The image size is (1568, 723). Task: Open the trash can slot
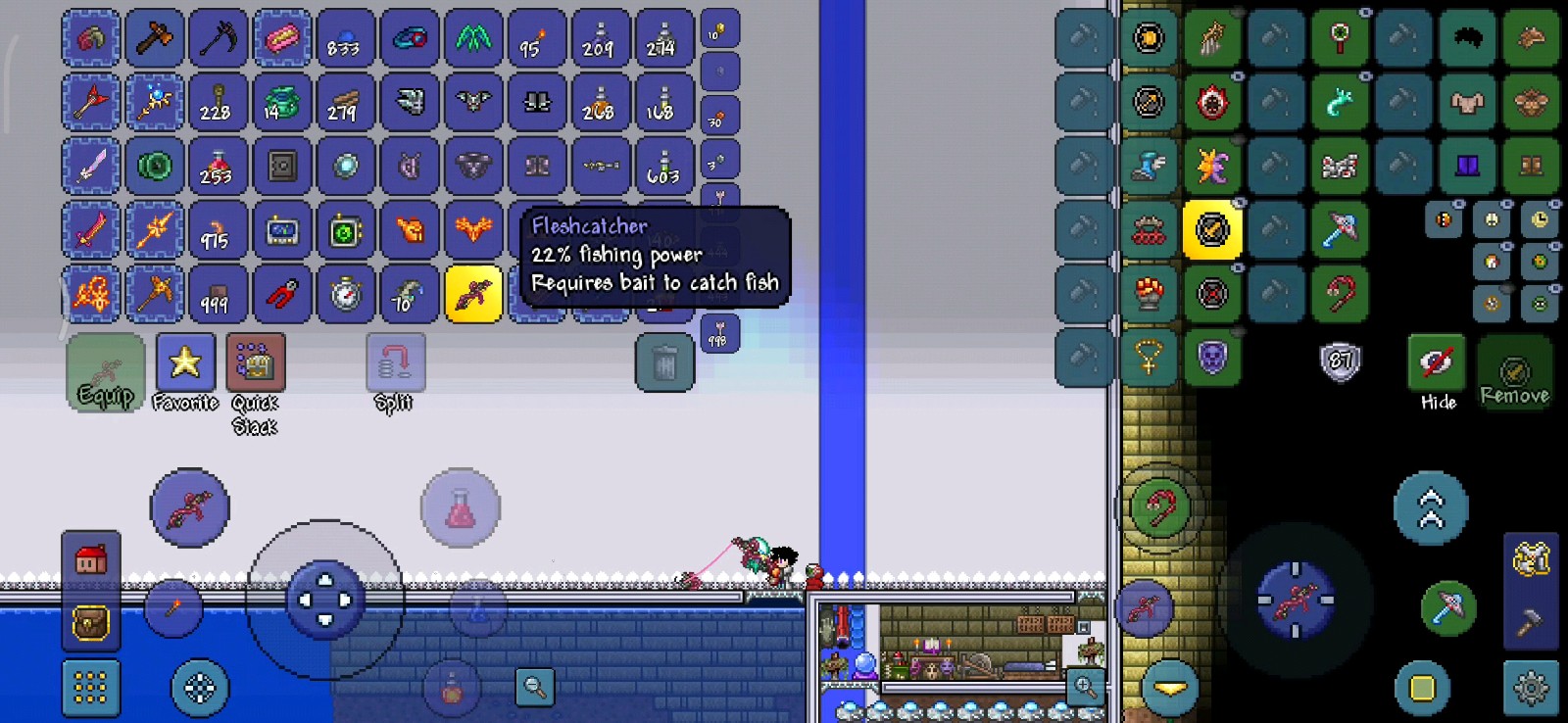664,362
